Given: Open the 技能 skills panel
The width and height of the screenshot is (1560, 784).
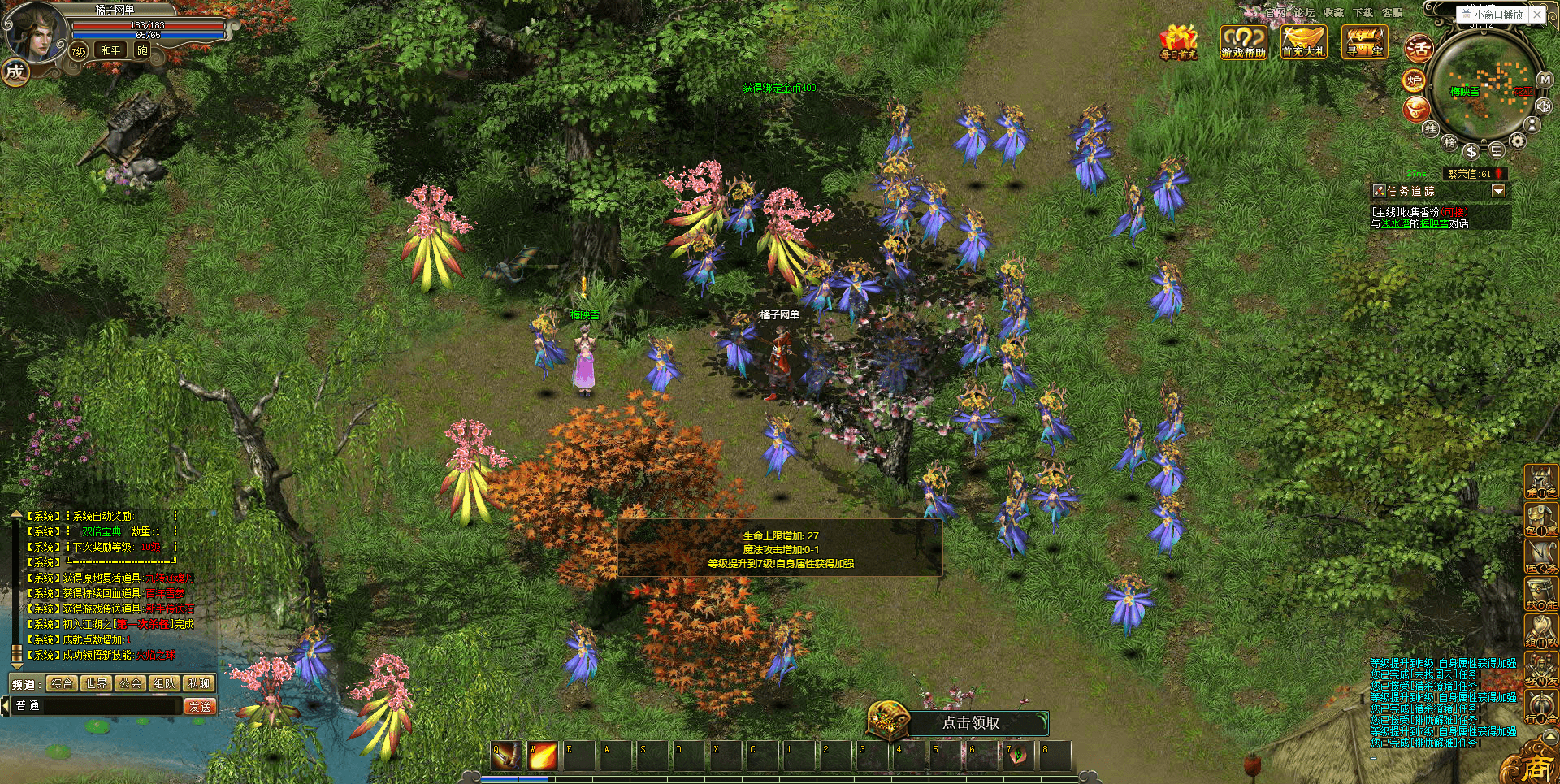Looking at the screenshot, I should click(1540, 594).
